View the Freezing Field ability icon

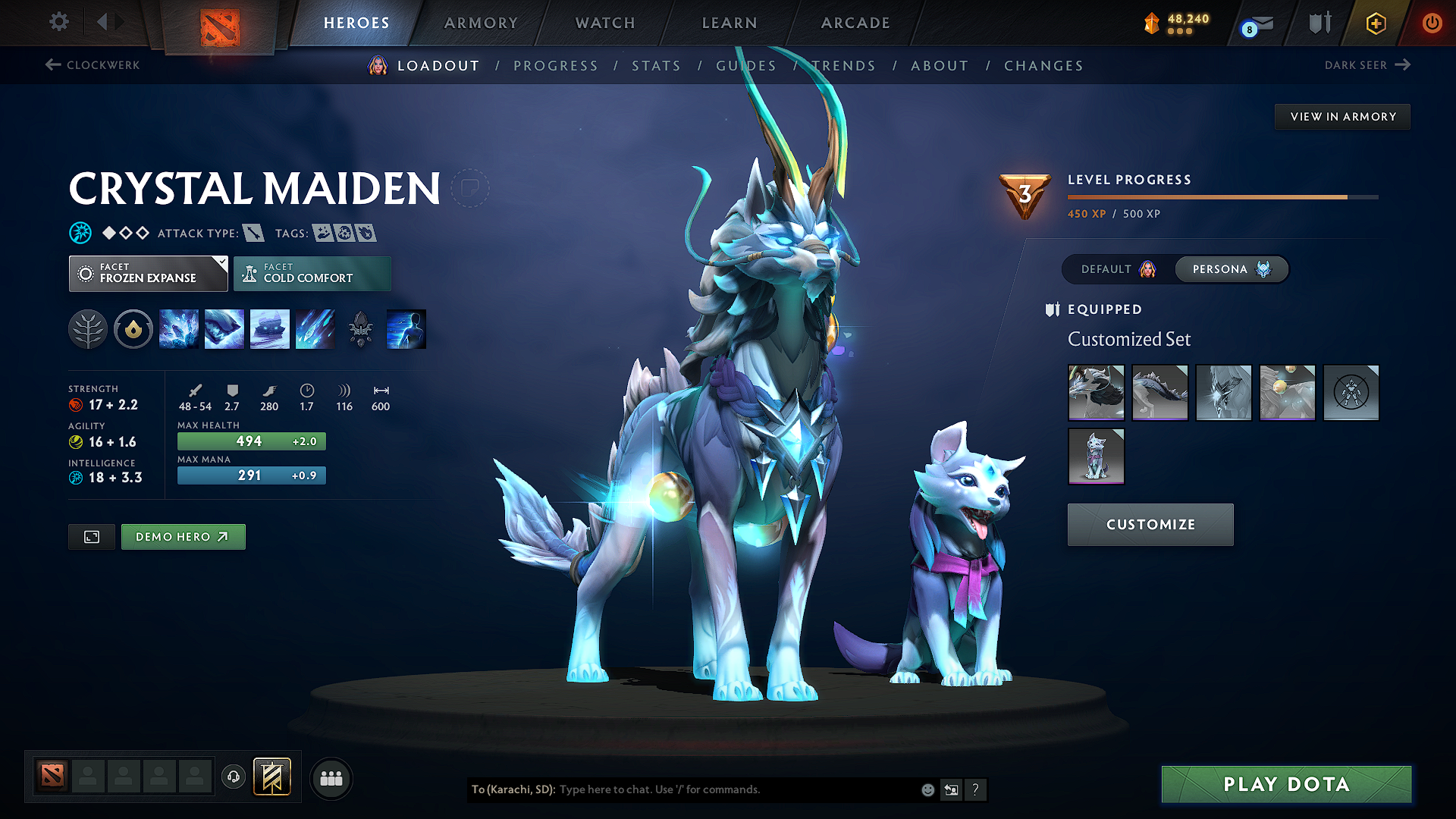pos(315,328)
